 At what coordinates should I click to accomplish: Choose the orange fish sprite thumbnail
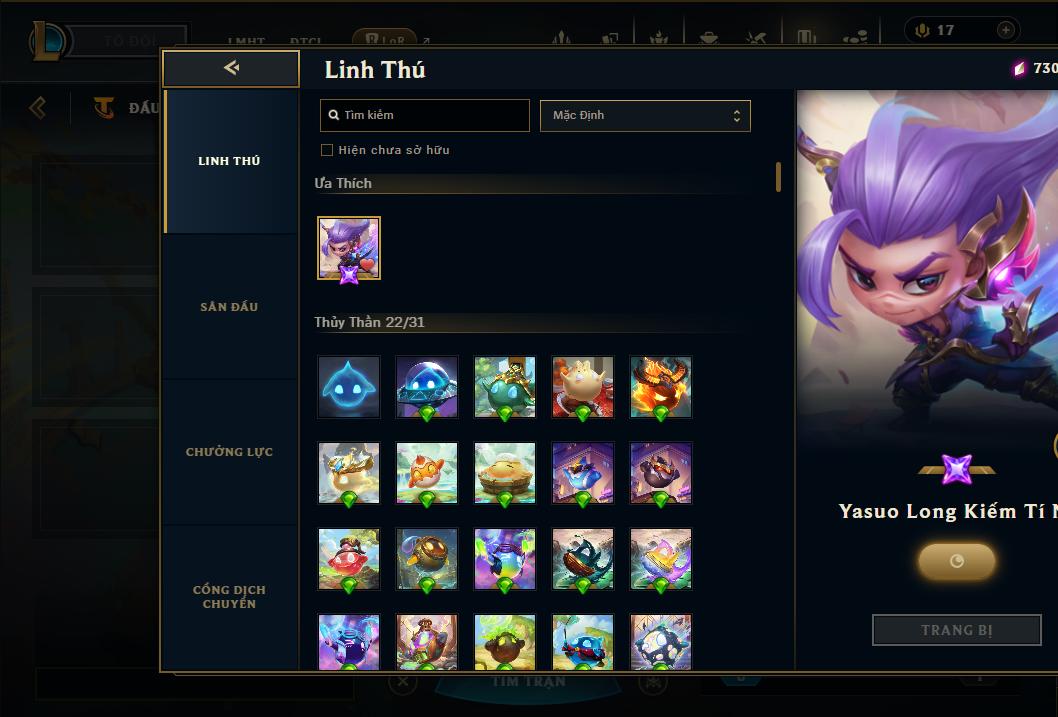[427, 472]
